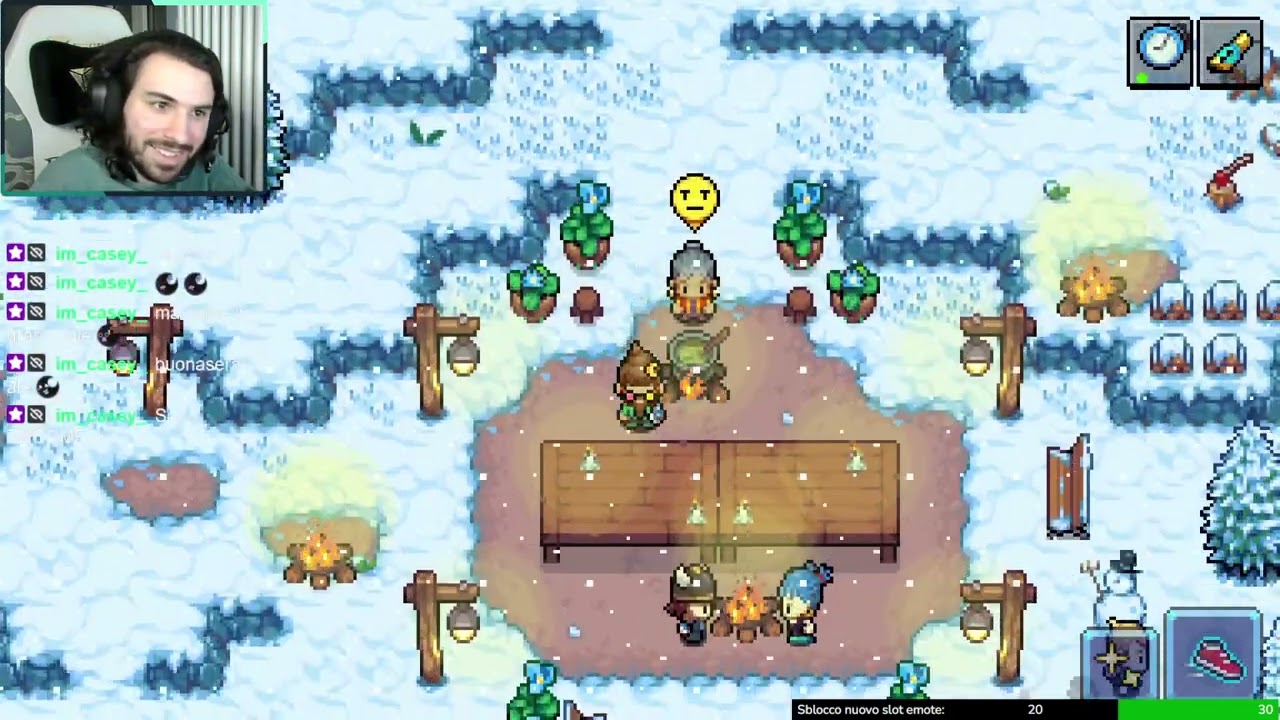Click the streamer webcam overlay

[x=134, y=97]
